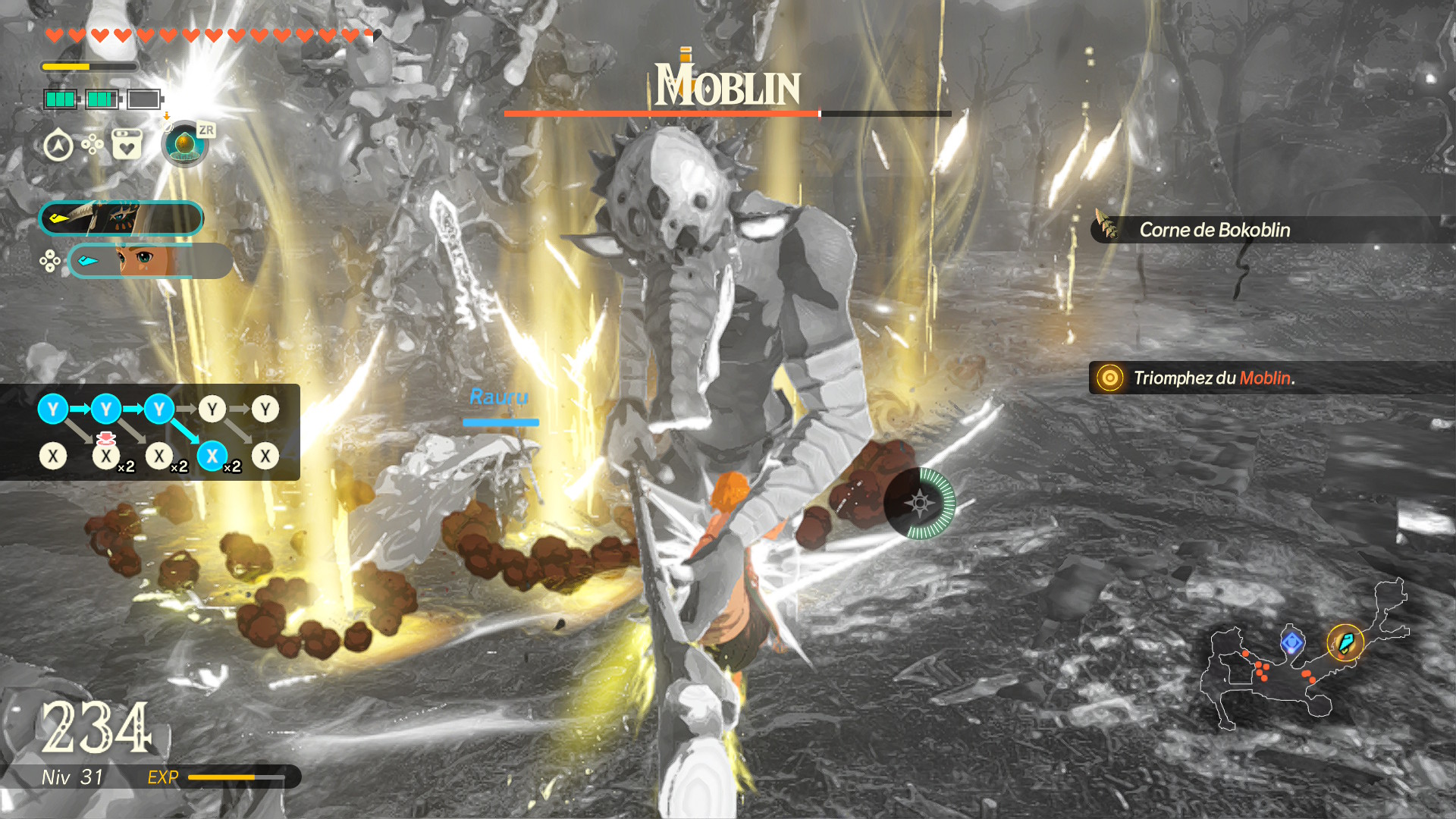Open the minimap
Viewport: 1456px width, 819px height.
tap(1304, 656)
